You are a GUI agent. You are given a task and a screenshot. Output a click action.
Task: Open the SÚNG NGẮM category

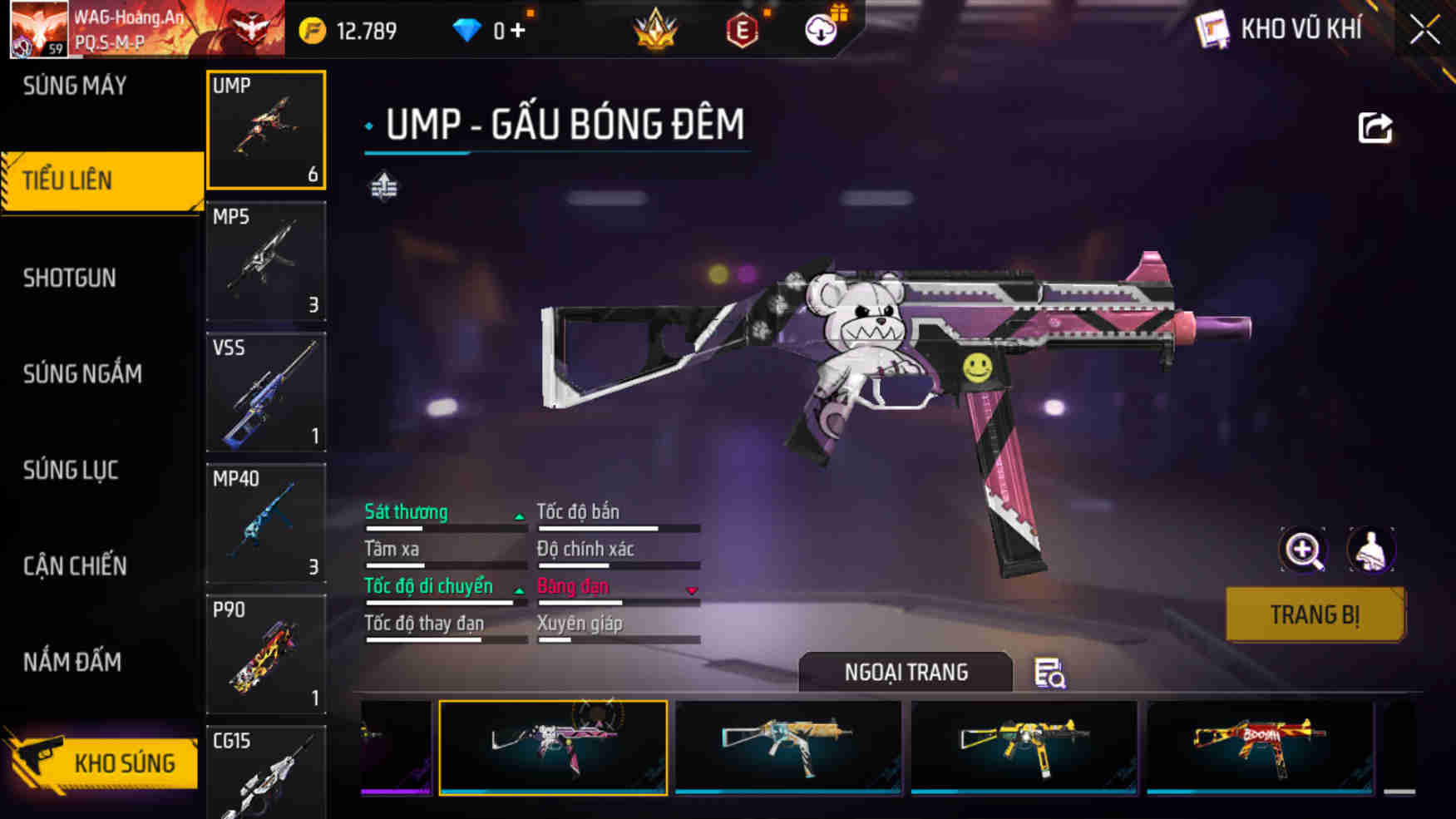pyautogui.click(x=82, y=373)
